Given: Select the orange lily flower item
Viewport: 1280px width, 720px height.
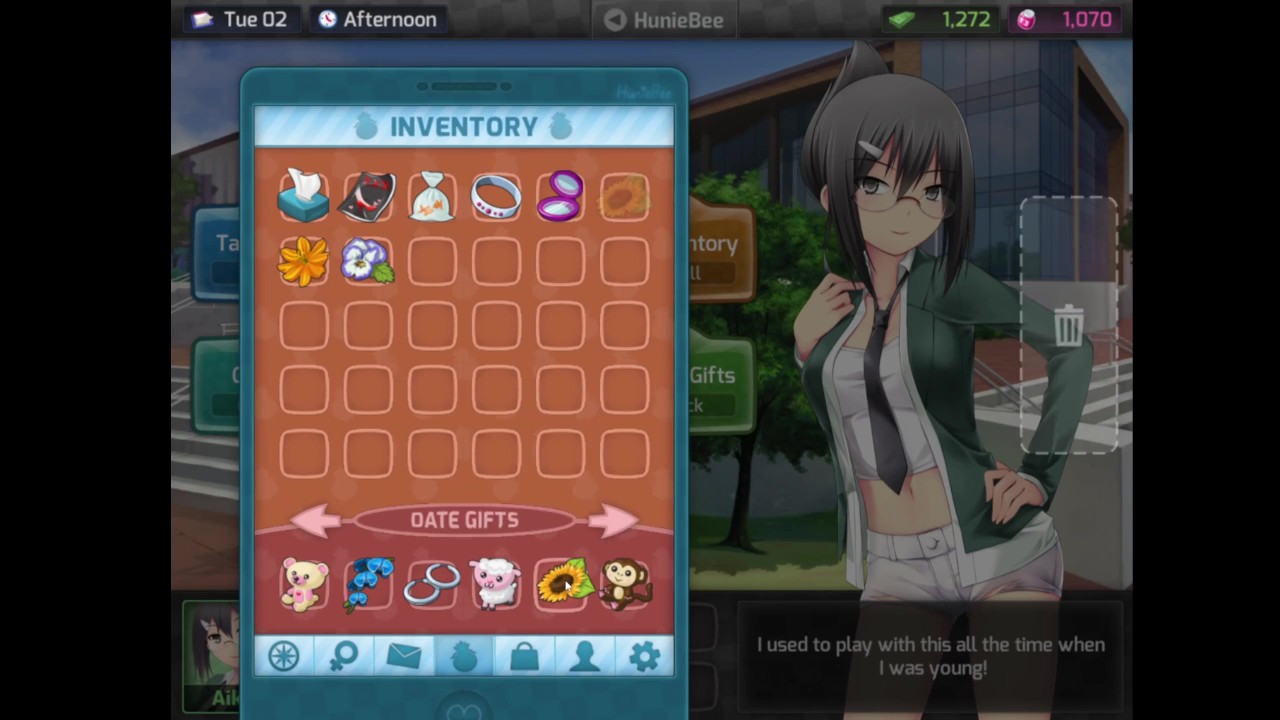Looking at the screenshot, I should click(x=303, y=261).
